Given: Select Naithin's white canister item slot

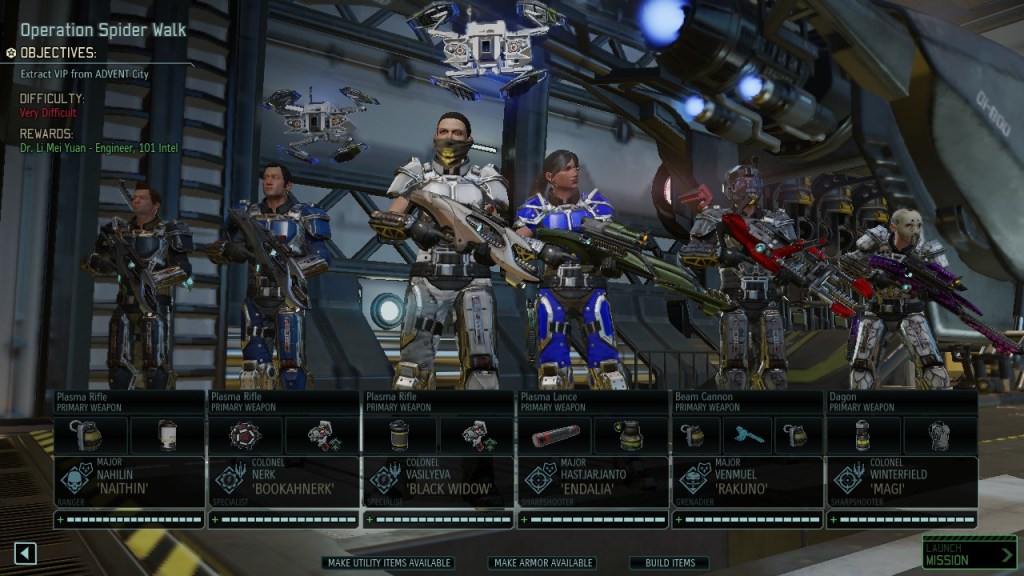Looking at the screenshot, I should coord(168,435).
